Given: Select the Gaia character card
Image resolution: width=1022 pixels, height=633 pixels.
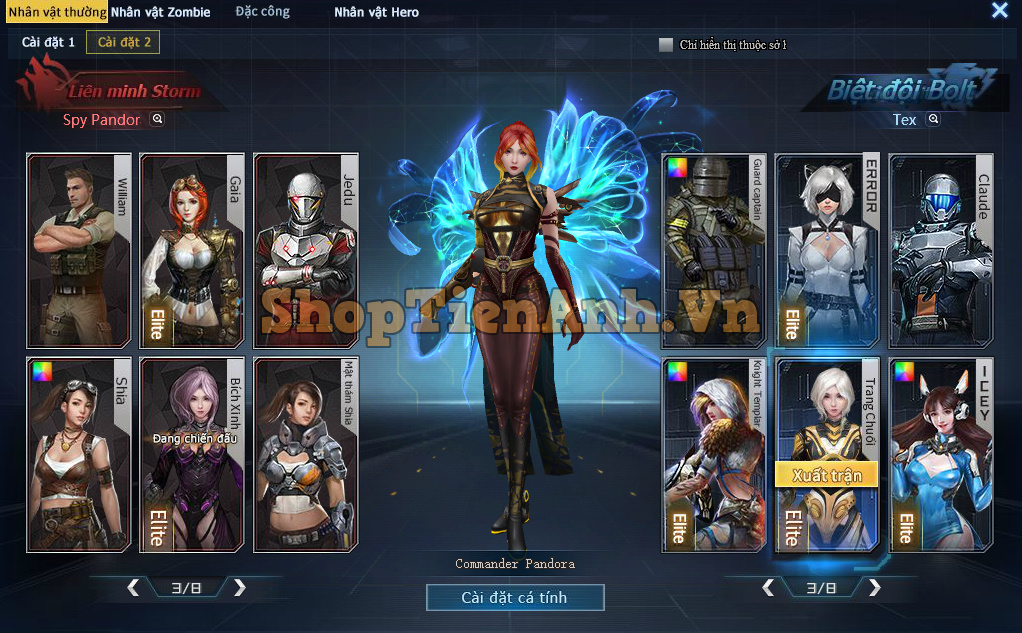Looking at the screenshot, I should [192, 249].
